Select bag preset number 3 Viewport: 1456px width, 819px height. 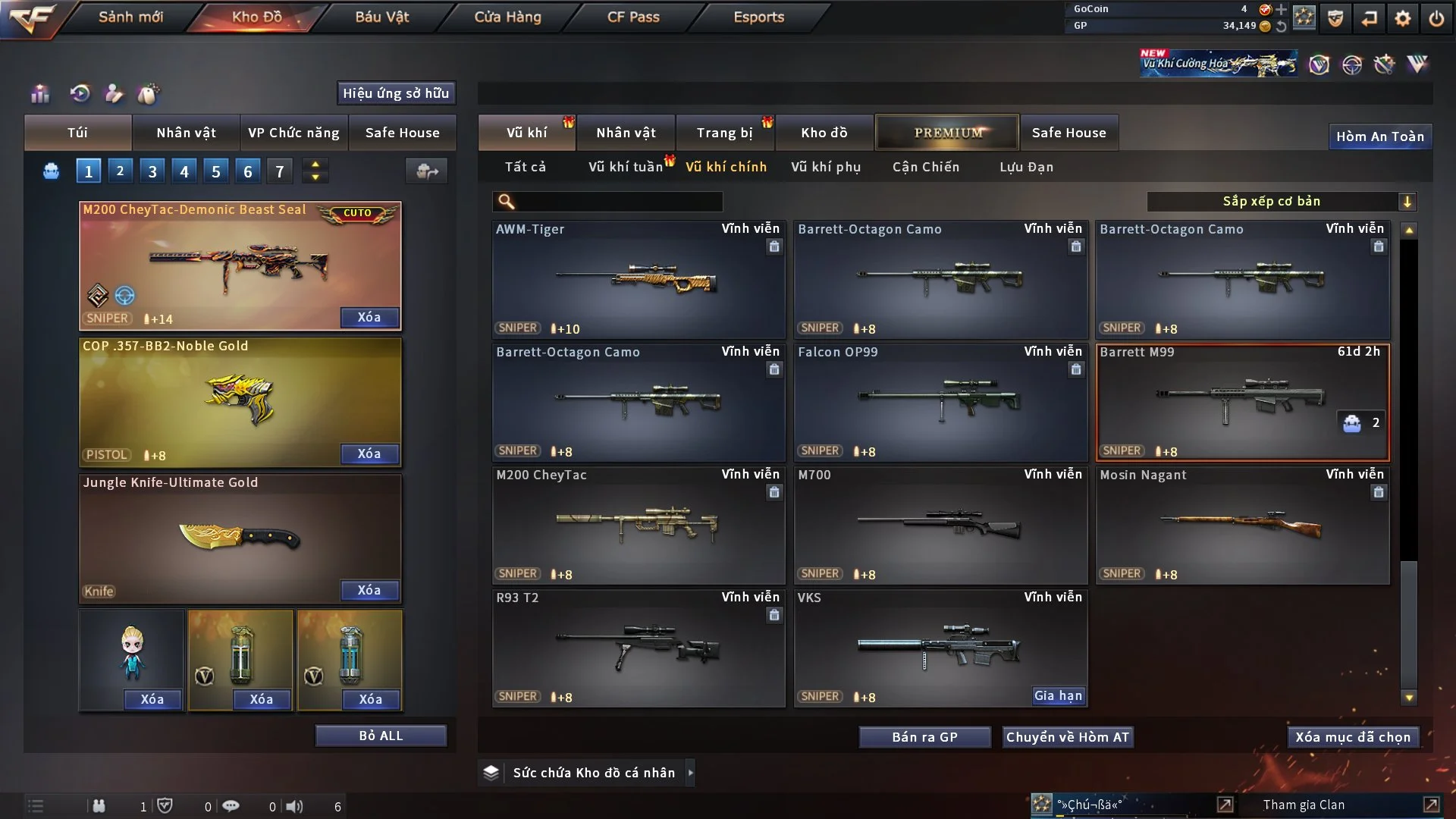[152, 171]
